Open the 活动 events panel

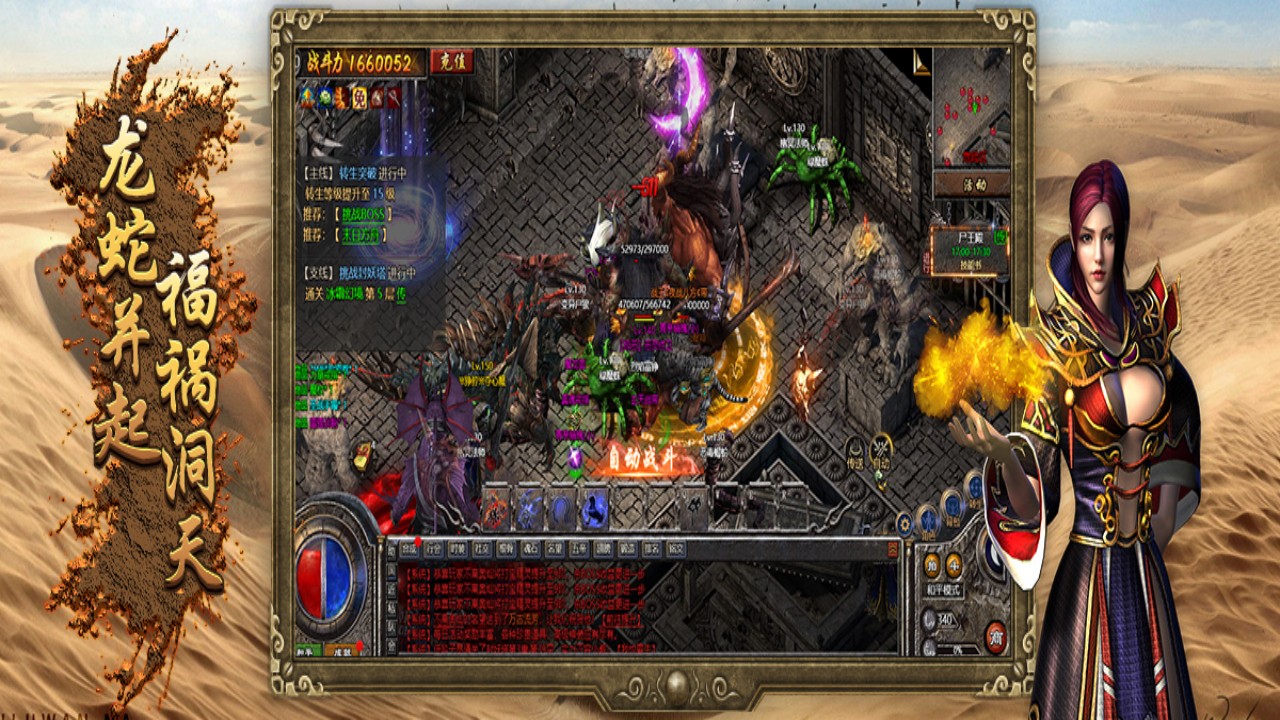[971, 185]
